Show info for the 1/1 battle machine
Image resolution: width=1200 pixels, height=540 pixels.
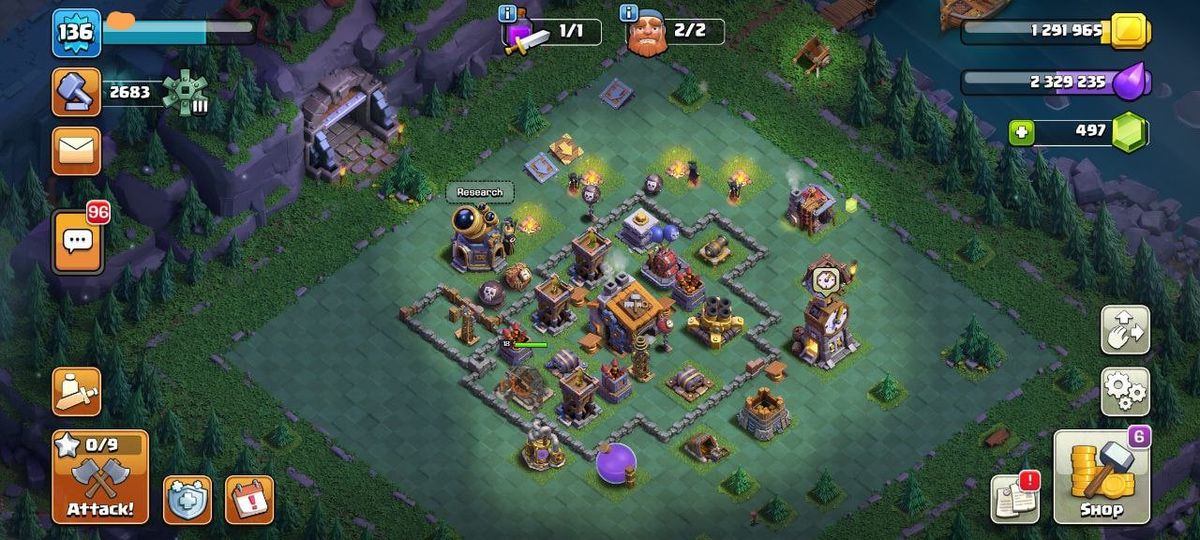(509, 13)
